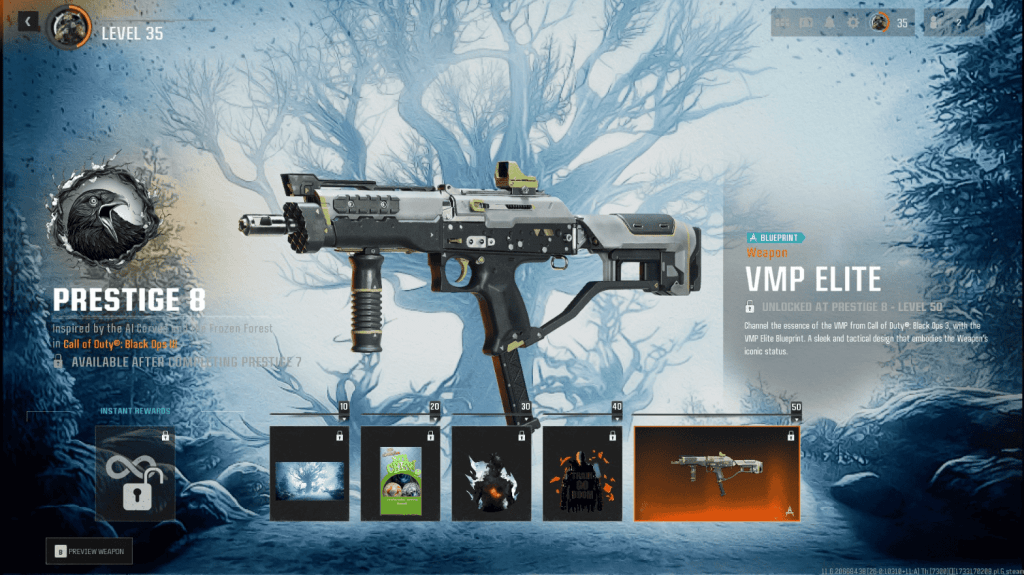This screenshot has height=575, width=1024.
Task: Open the profile avatar showing rank 35
Action: click(880, 23)
